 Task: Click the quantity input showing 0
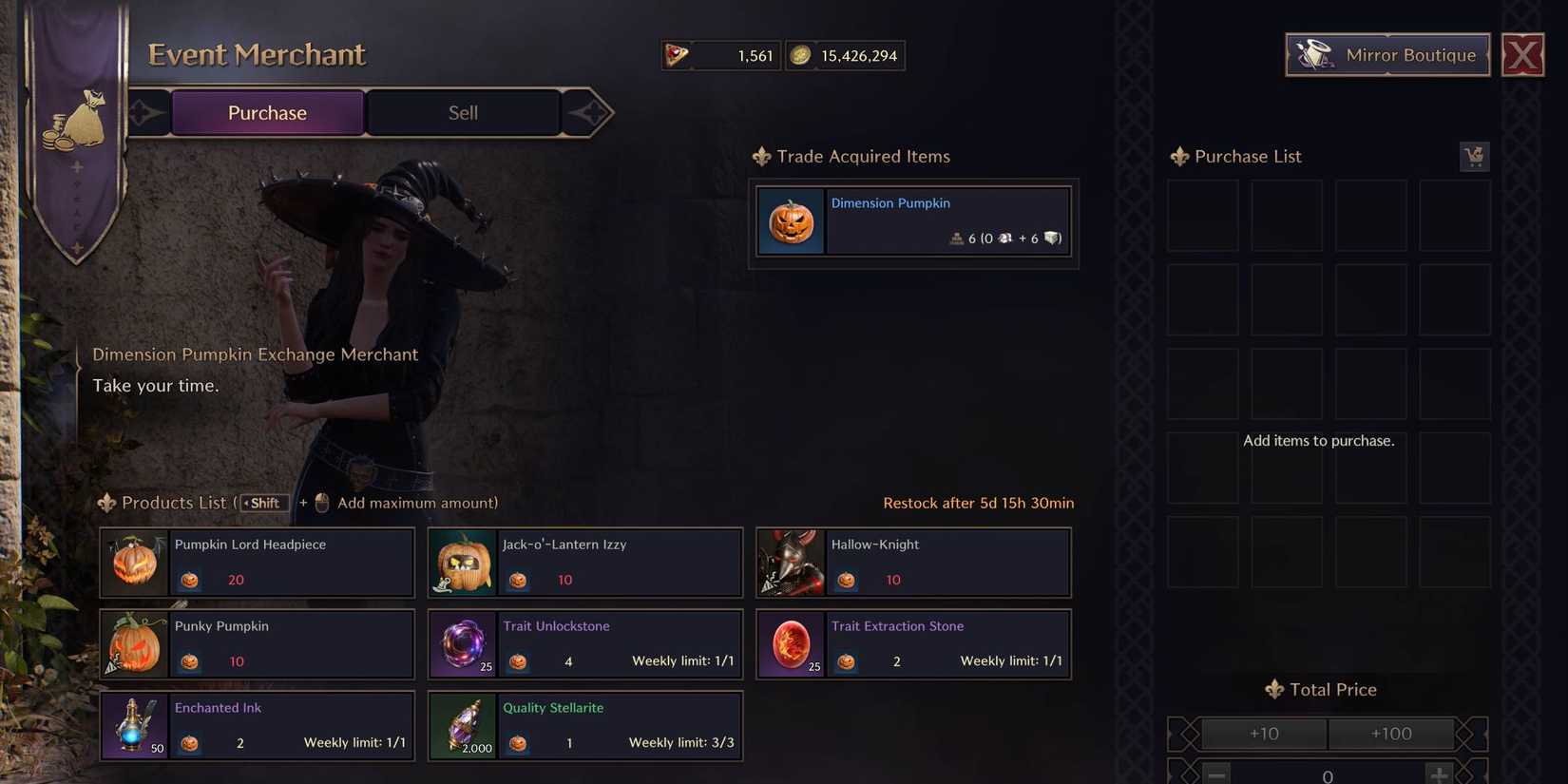(x=1327, y=773)
